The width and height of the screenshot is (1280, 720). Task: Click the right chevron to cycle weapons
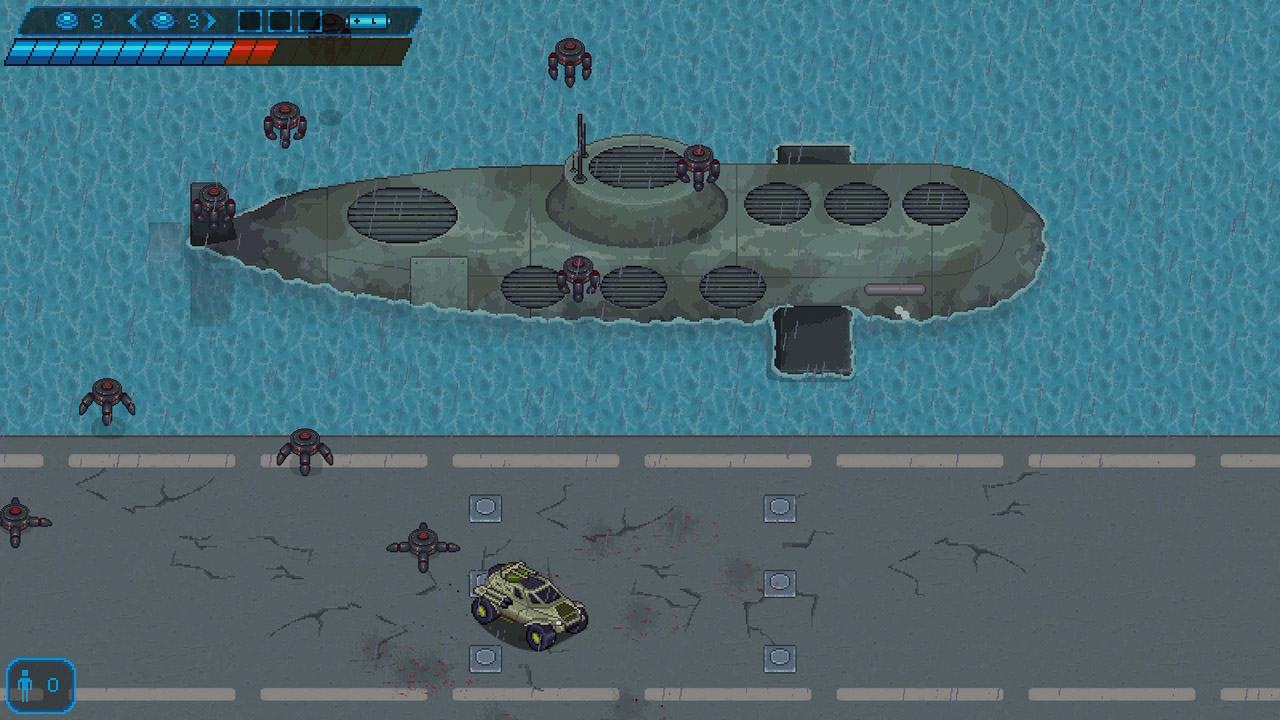coord(208,20)
